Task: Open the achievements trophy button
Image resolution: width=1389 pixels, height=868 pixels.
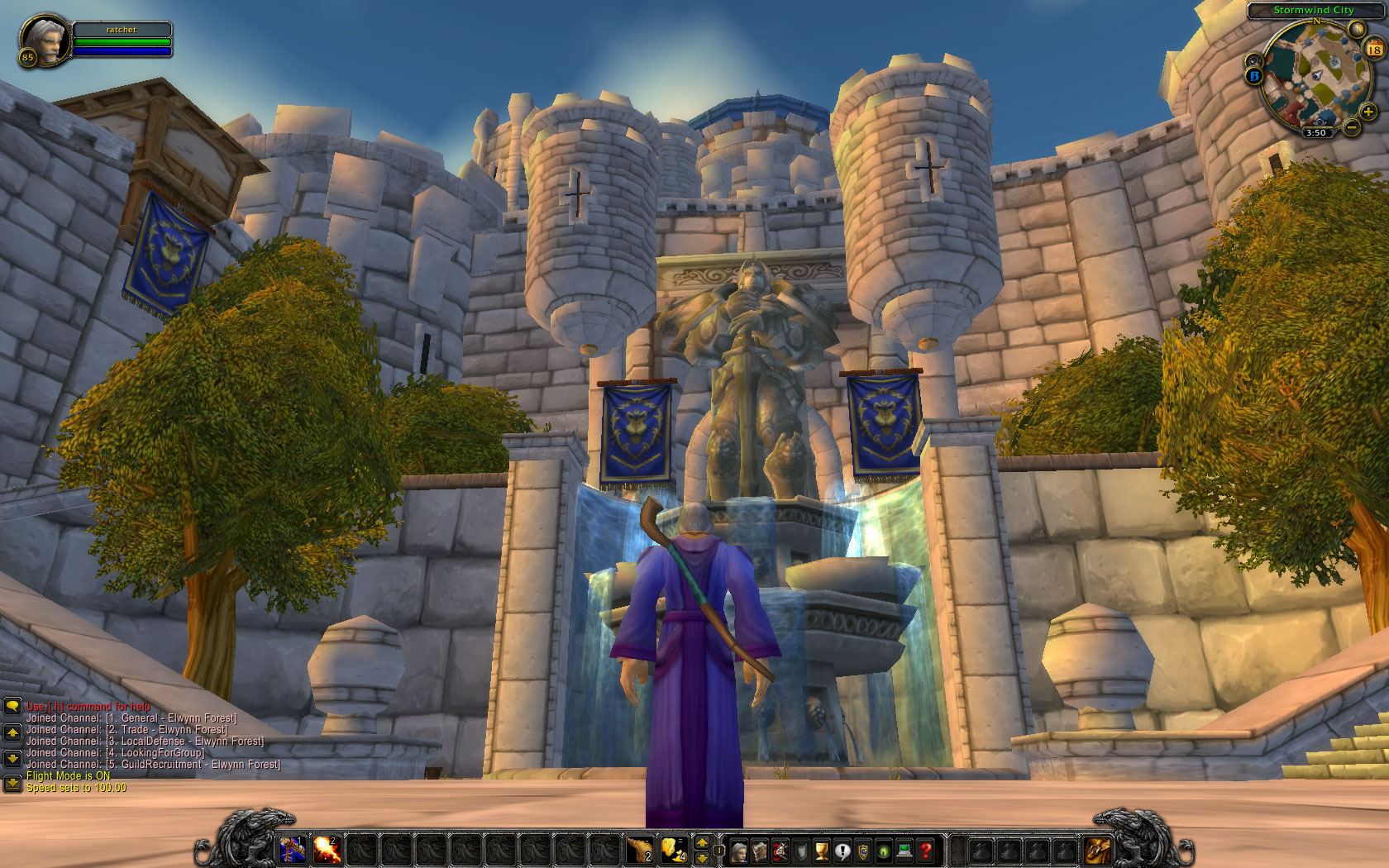Action: pyautogui.click(x=822, y=850)
